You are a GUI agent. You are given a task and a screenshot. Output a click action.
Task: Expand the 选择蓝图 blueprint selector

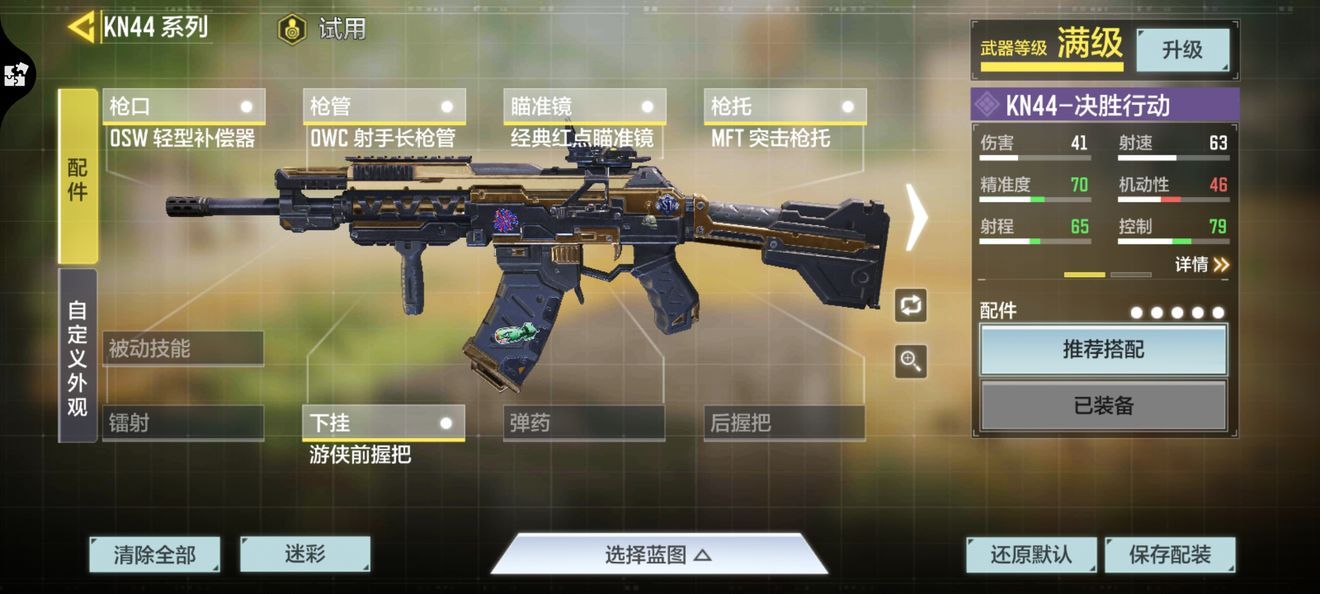[x=658, y=555]
